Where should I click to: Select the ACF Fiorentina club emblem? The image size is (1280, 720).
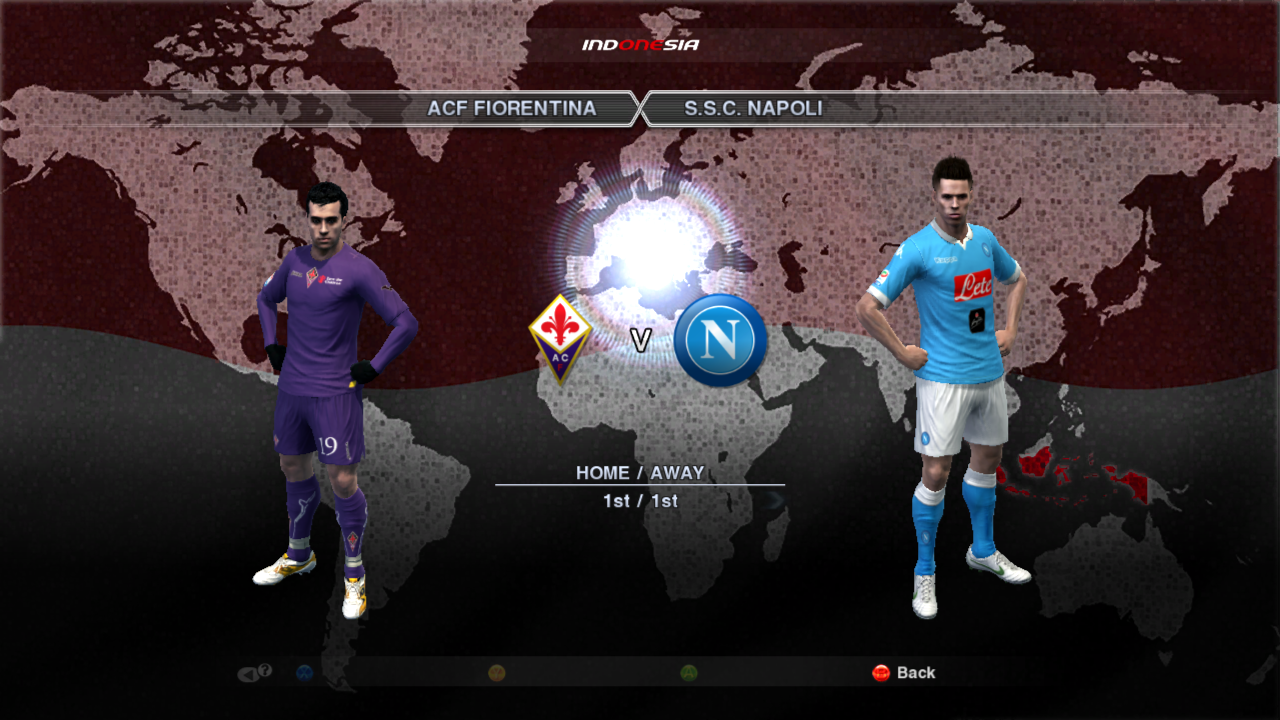560,338
